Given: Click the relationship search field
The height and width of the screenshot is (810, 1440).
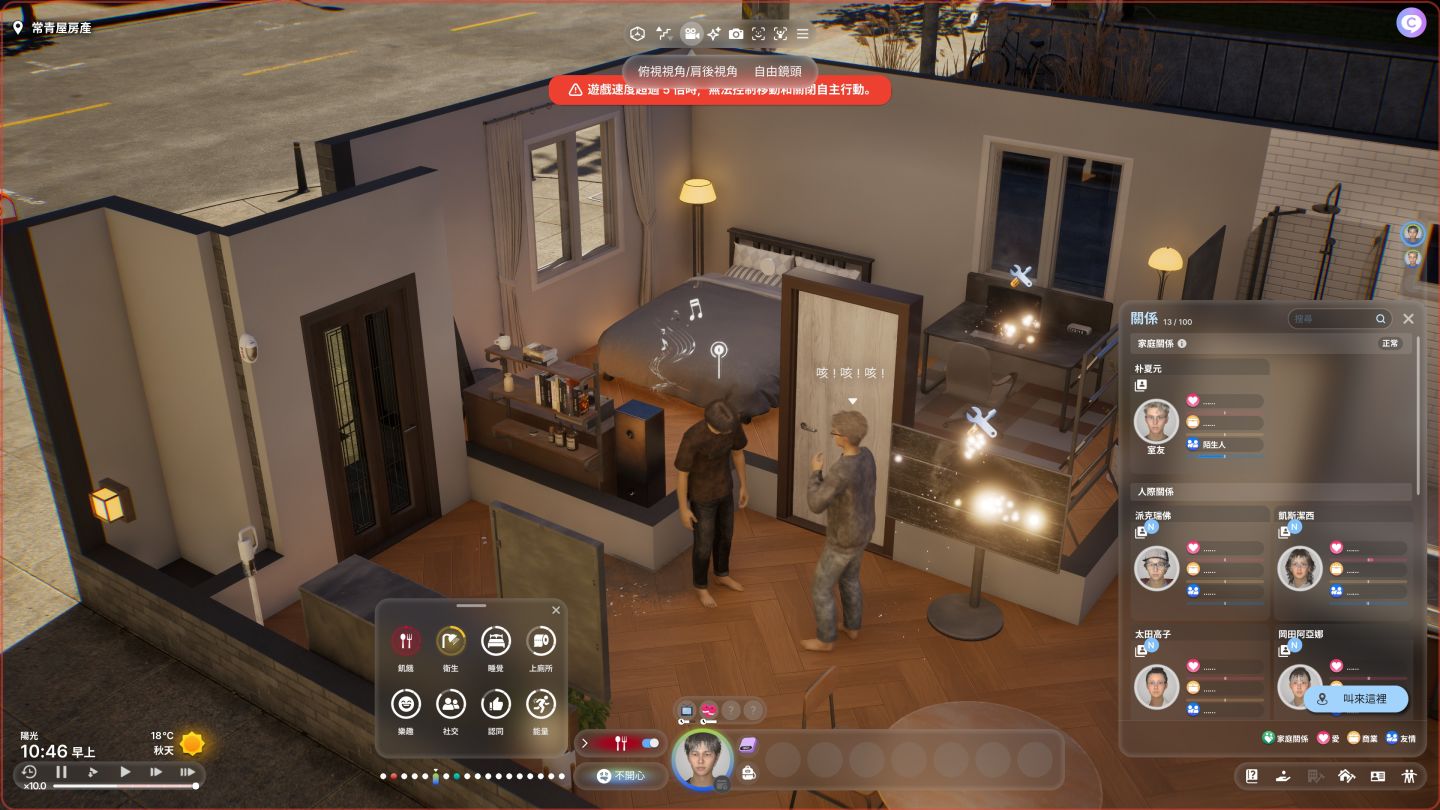Looking at the screenshot, I should point(1332,319).
